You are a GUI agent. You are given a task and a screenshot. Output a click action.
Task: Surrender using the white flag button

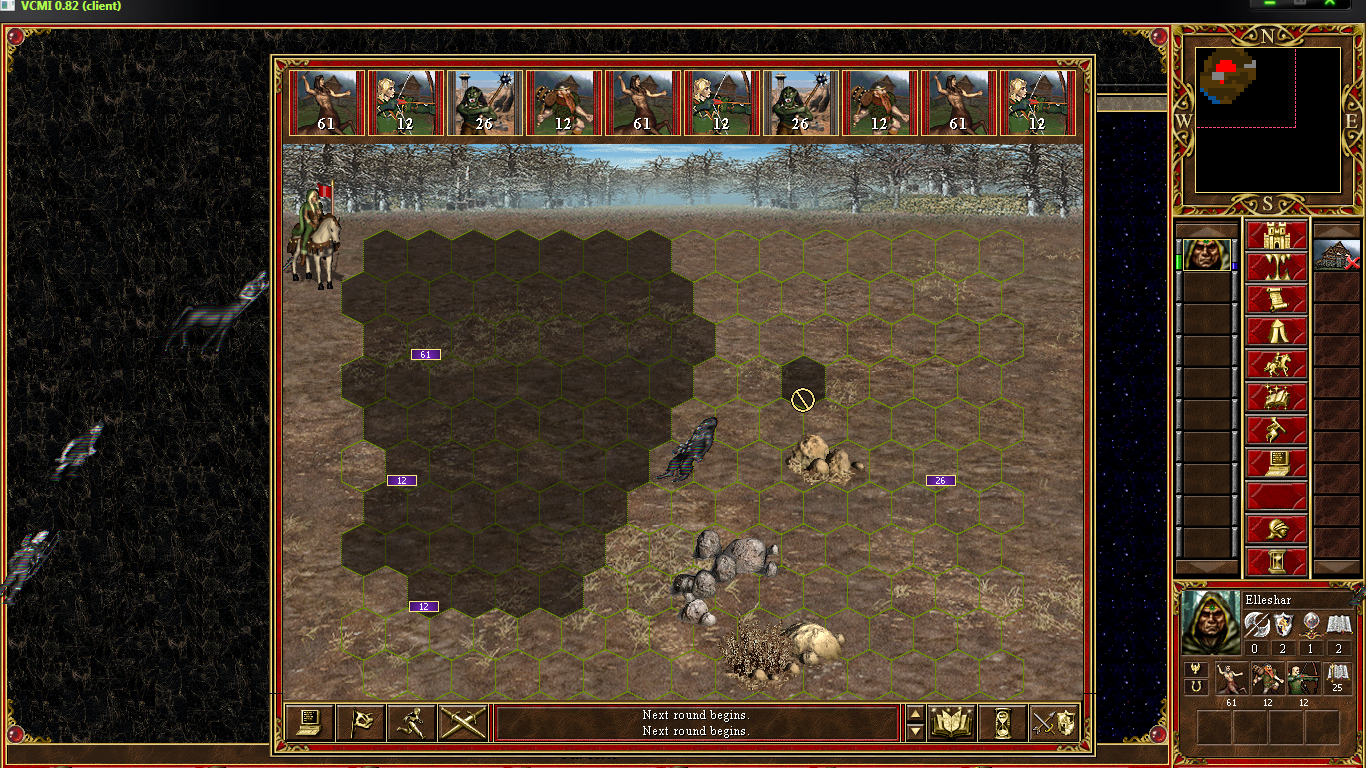(361, 722)
